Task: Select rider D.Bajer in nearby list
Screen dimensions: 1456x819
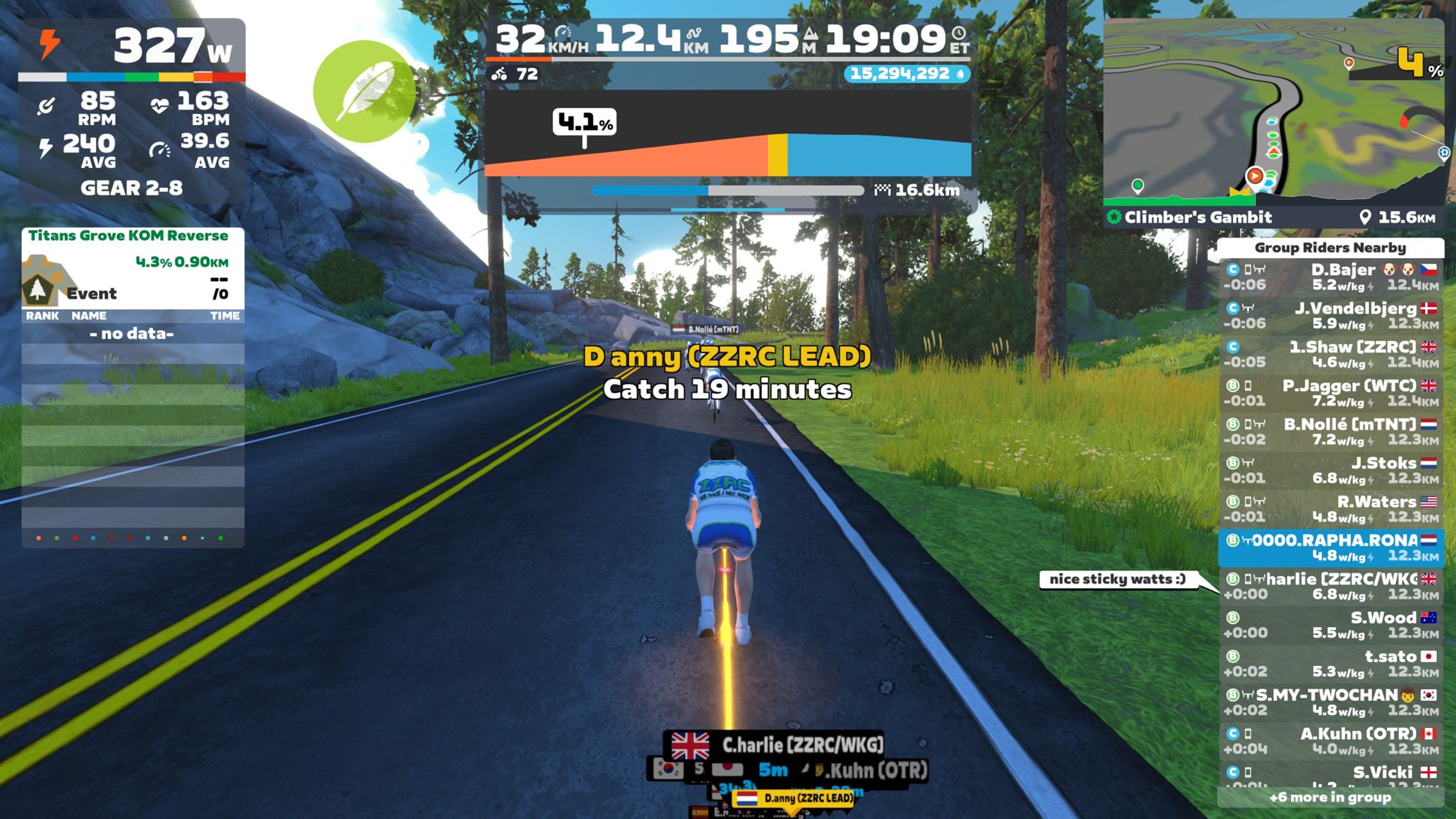Action: [x=1330, y=277]
